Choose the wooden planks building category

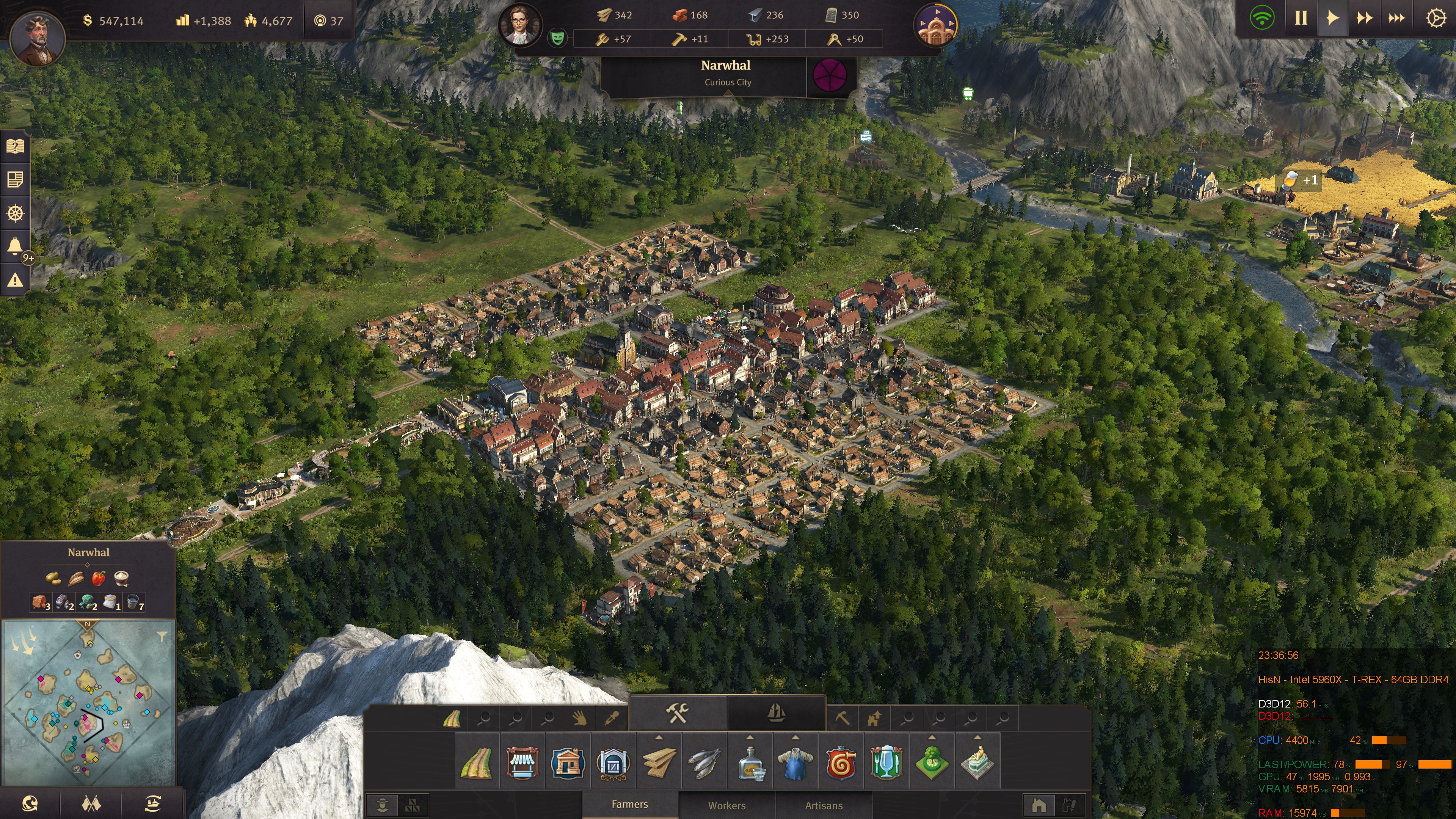click(659, 763)
